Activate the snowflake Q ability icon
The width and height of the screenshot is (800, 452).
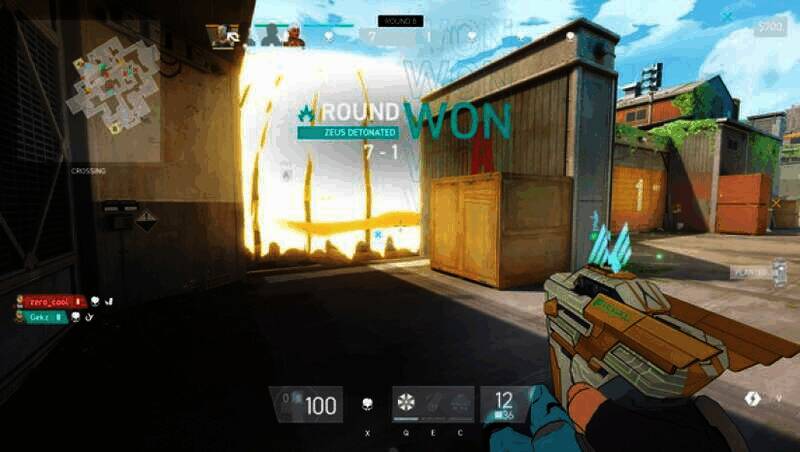point(405,402)
